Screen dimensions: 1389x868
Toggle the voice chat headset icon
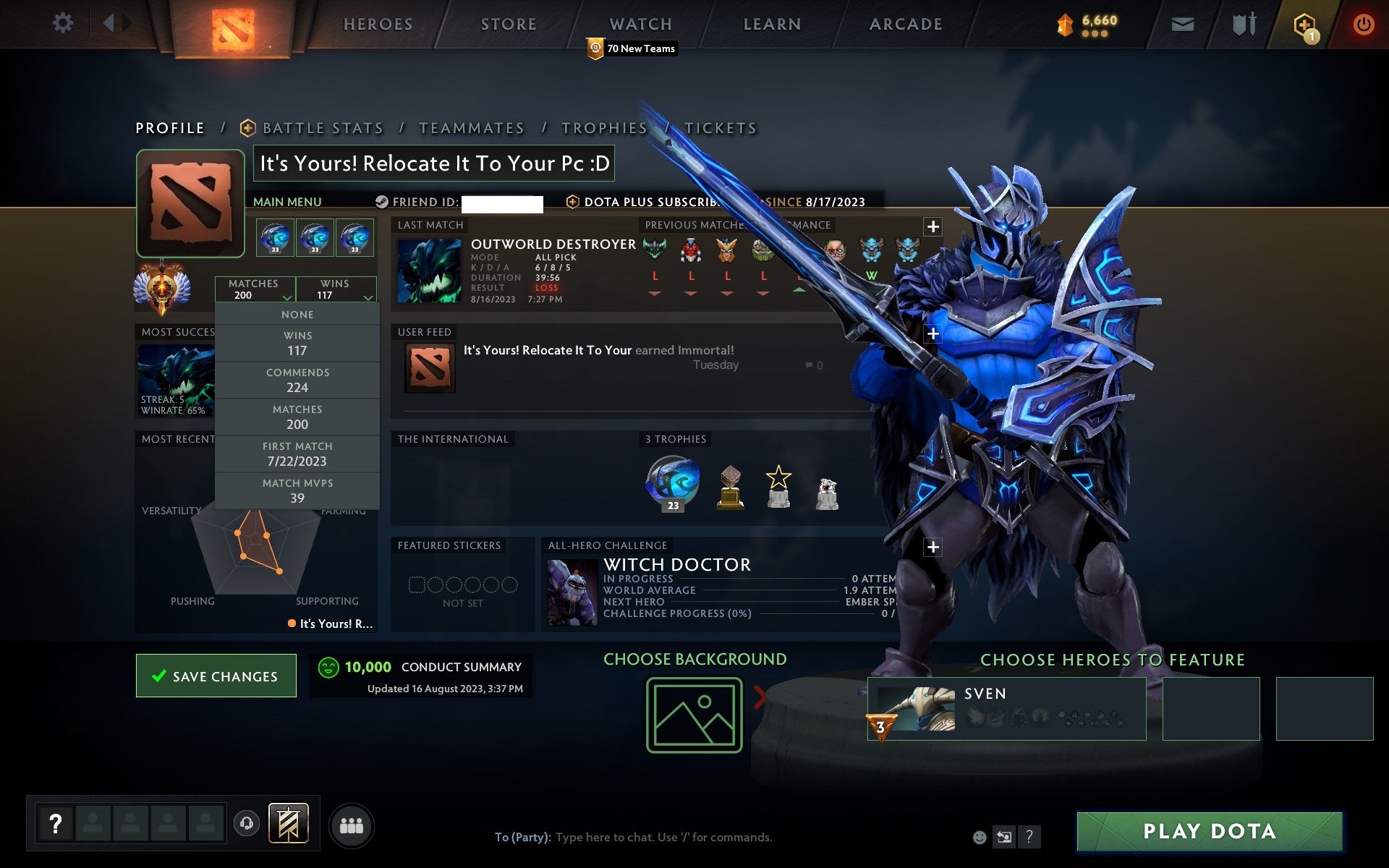click(x=245, y=824)
